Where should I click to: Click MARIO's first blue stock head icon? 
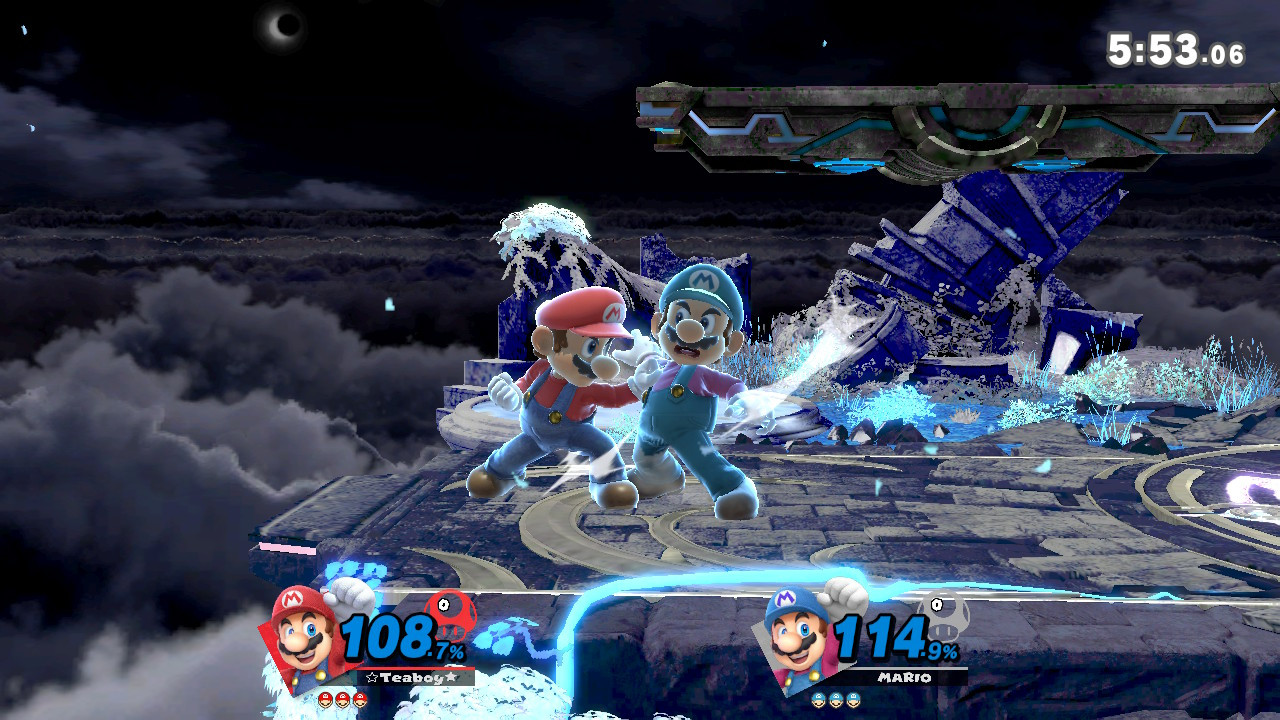tap(818, 699)
